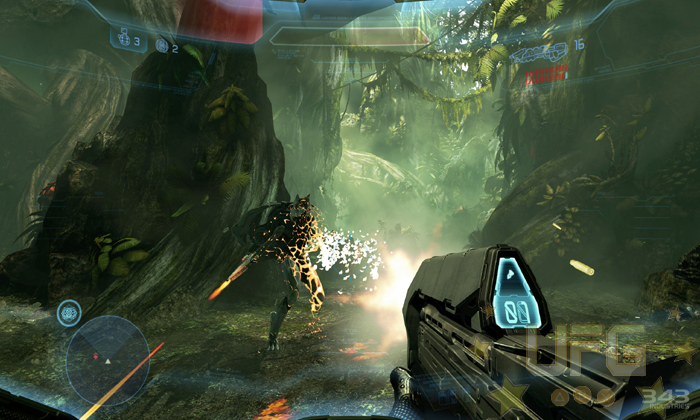Select the round plasma grenade icon
Image resolution: width=700 pixels, height=420 pixels.
click(x=162, y=45)
